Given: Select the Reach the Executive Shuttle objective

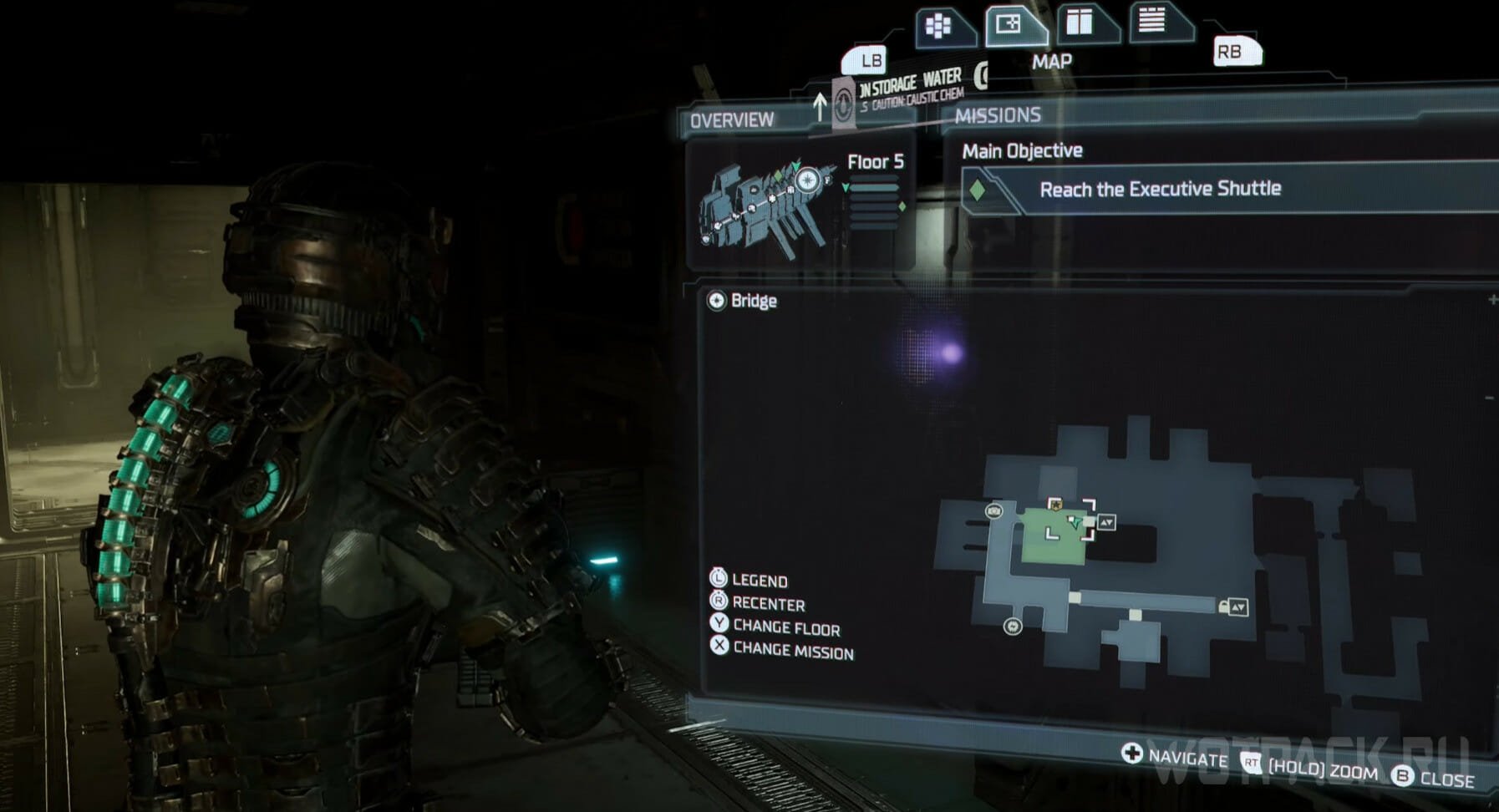Looking at the screenshot, I should [x=1159, y=190].
